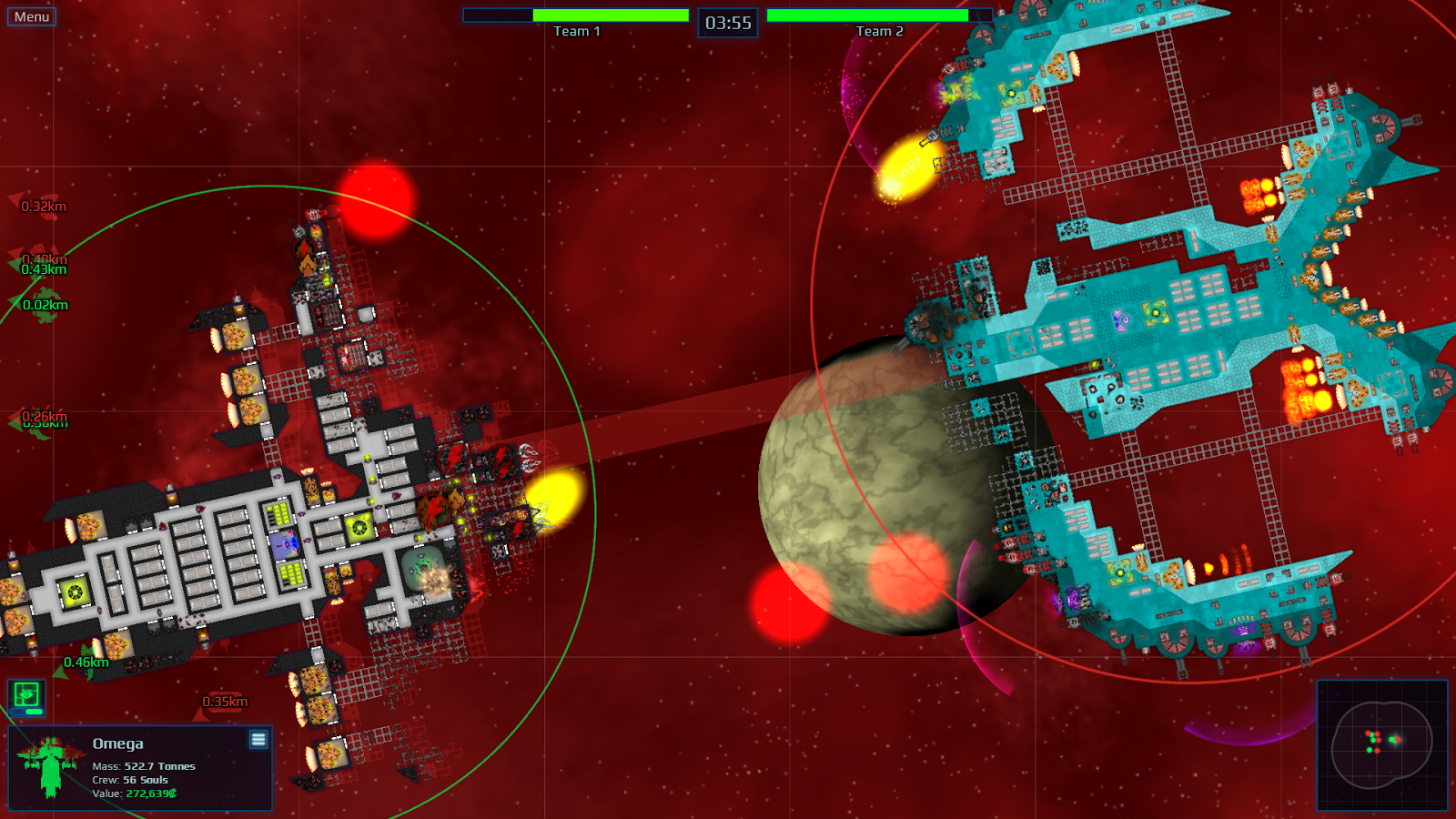Open the hamburger menu on the Omega panel

[258, 740]
